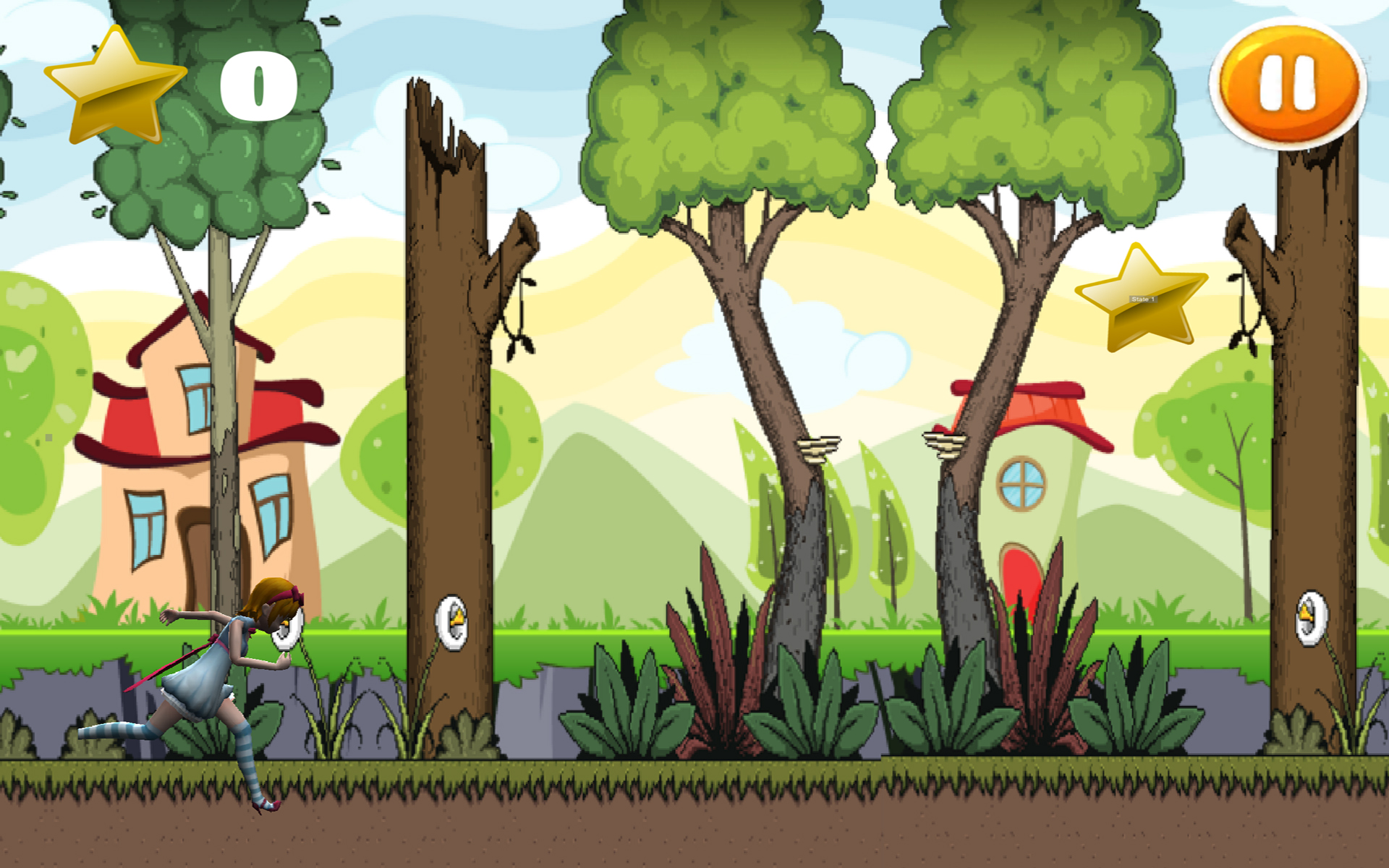Click the white mushroom cluster on the tree

pos(817,448)
